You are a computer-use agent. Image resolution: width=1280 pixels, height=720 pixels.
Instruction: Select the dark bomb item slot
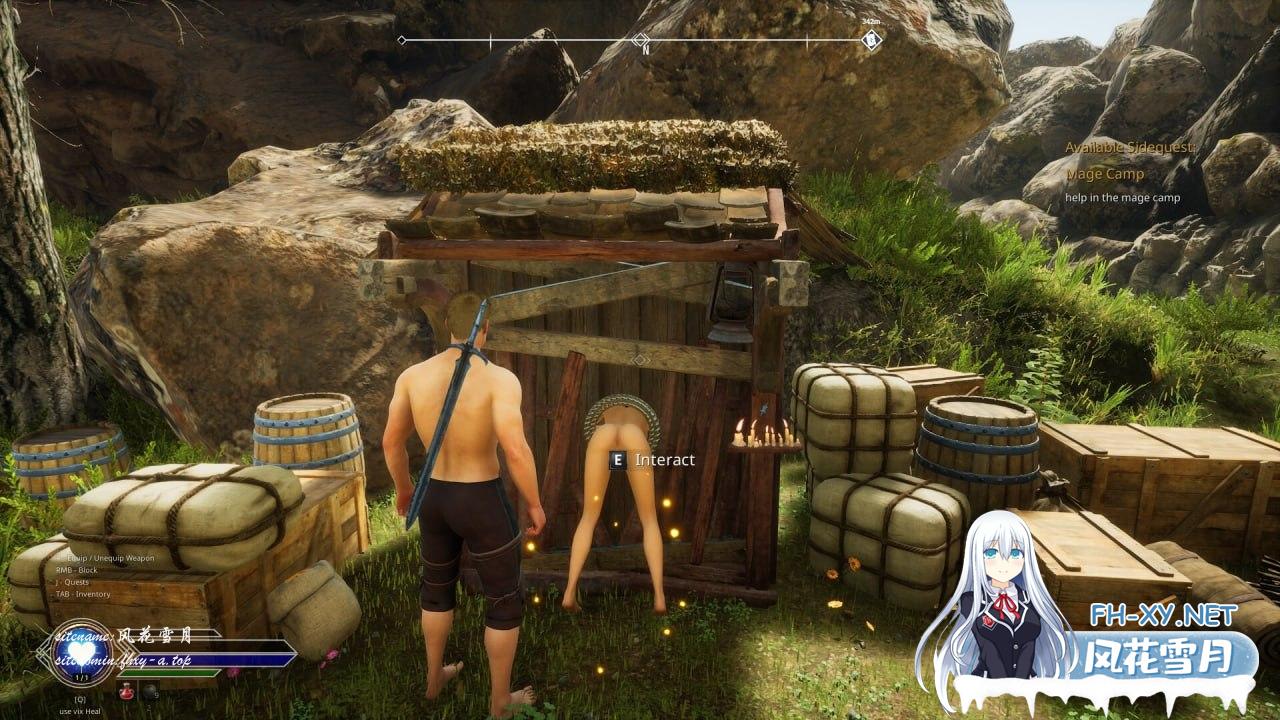point(149,690)
